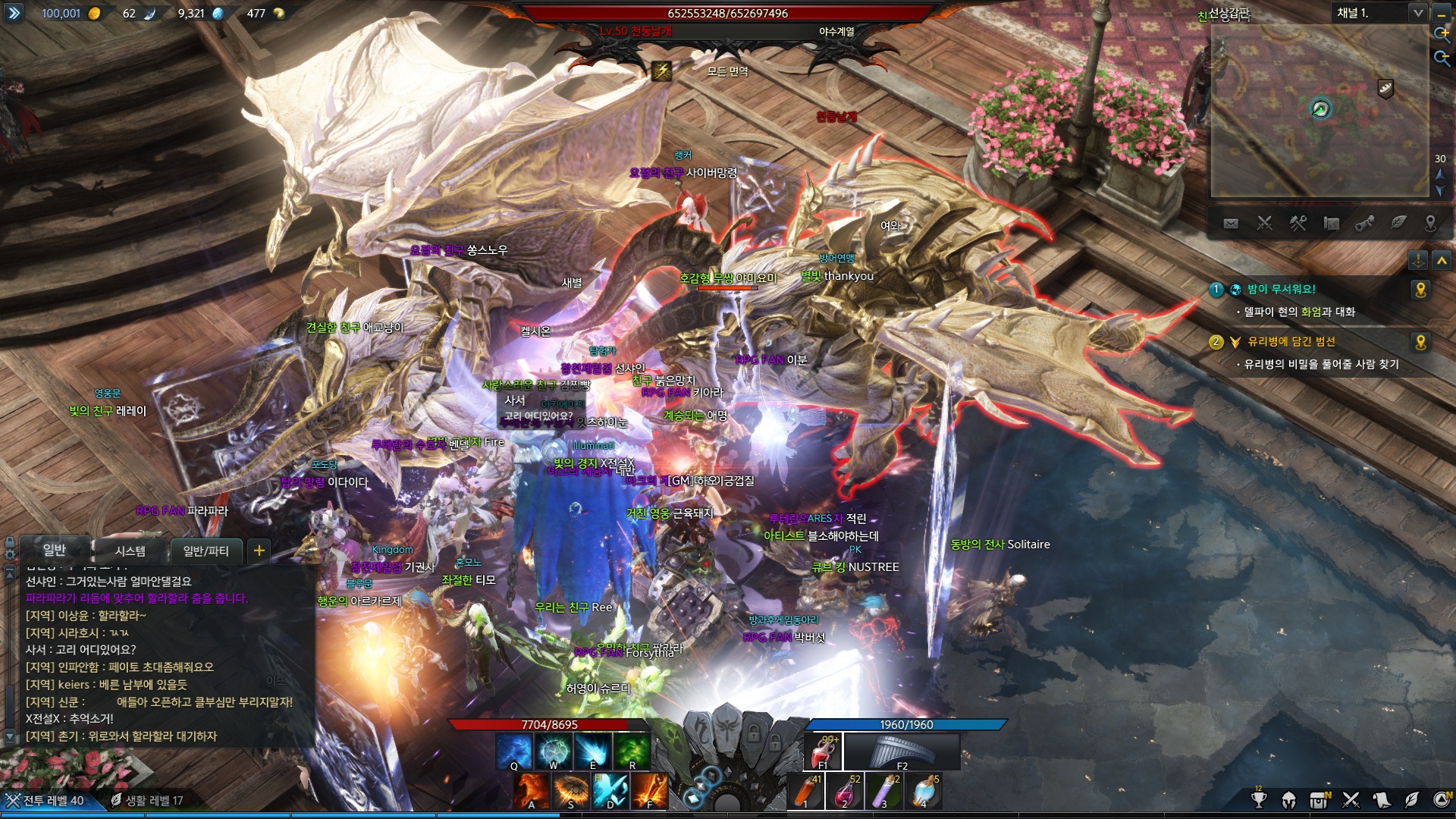
Task: Zoom out the minimap with magnifier minus
Action: (1442, 58)
